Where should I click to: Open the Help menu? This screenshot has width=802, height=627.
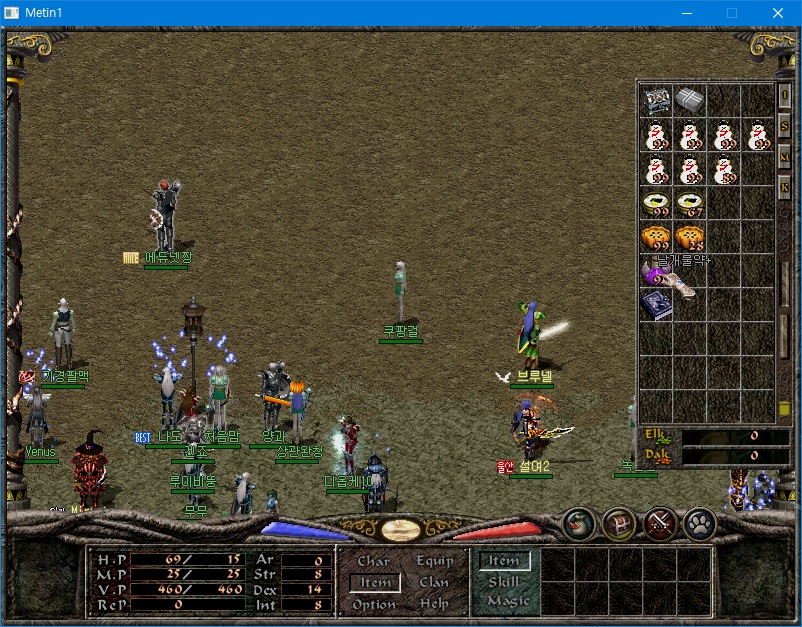434,604
